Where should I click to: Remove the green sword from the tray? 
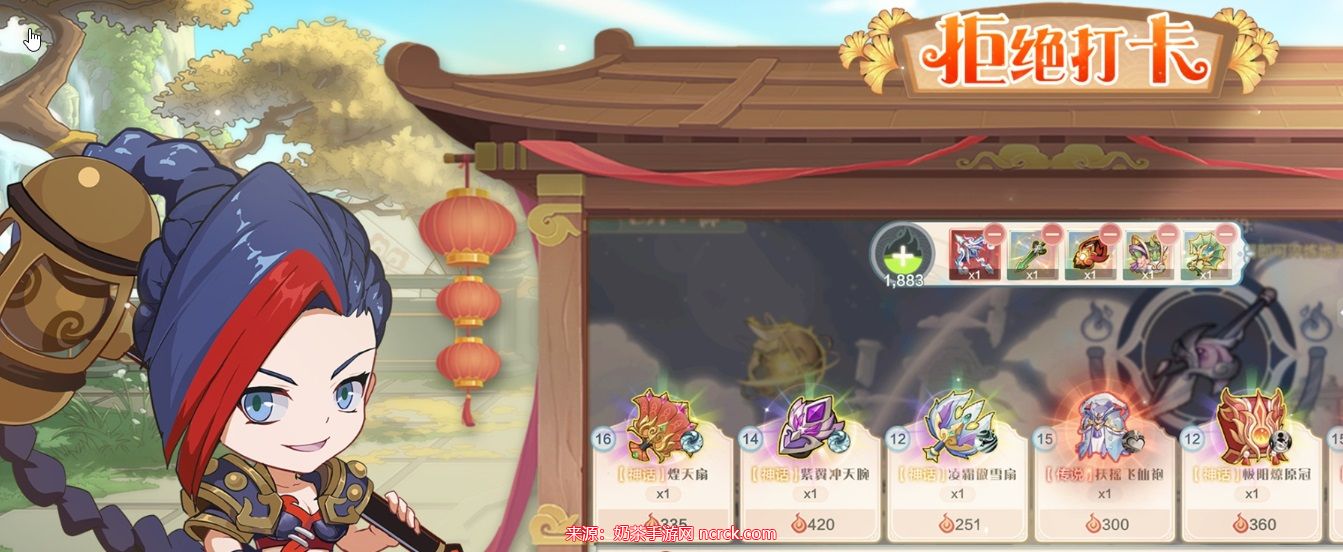[1049, 236]
